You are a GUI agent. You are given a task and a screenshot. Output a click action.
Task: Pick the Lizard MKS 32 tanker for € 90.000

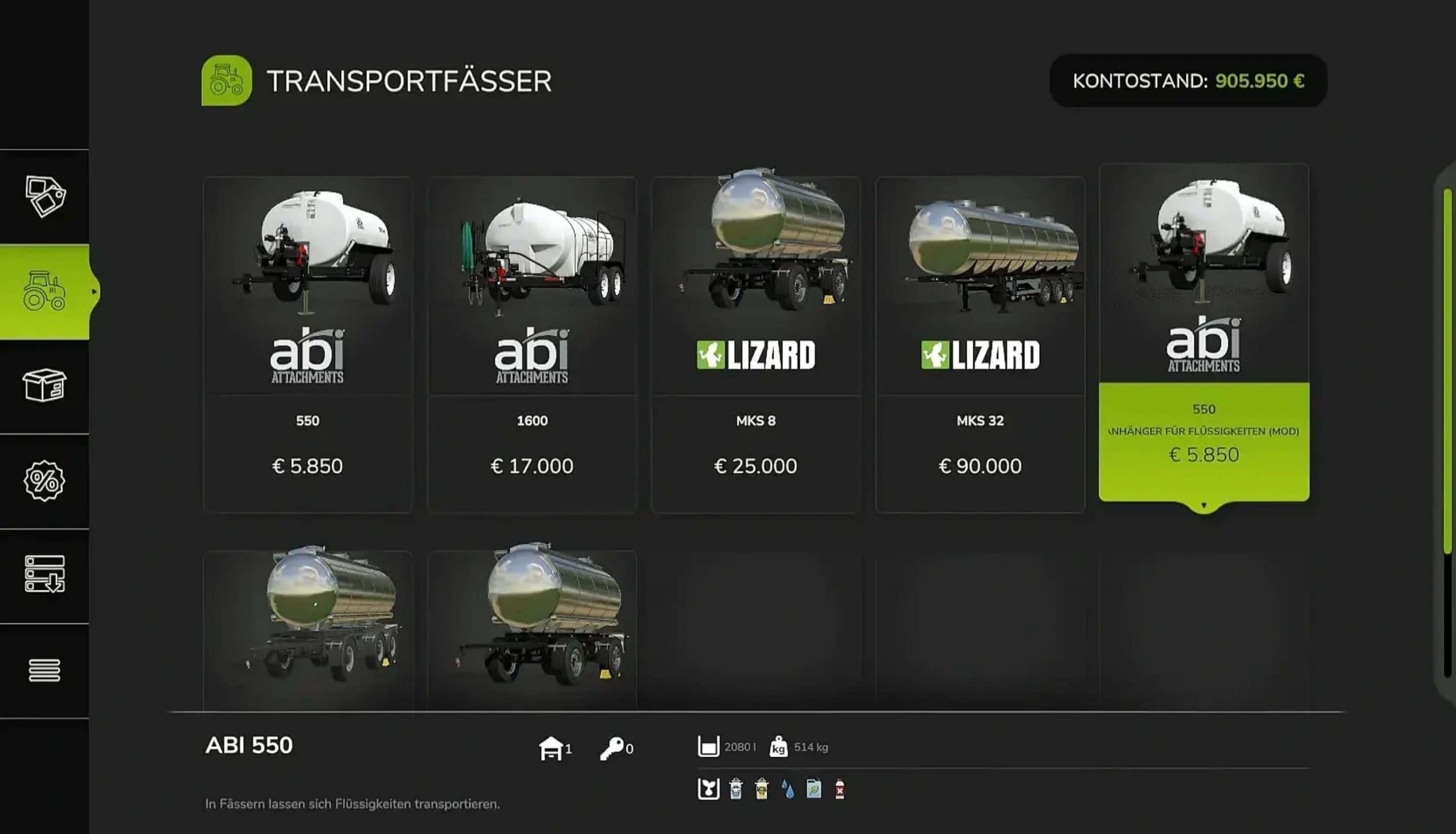click(979, 344)
